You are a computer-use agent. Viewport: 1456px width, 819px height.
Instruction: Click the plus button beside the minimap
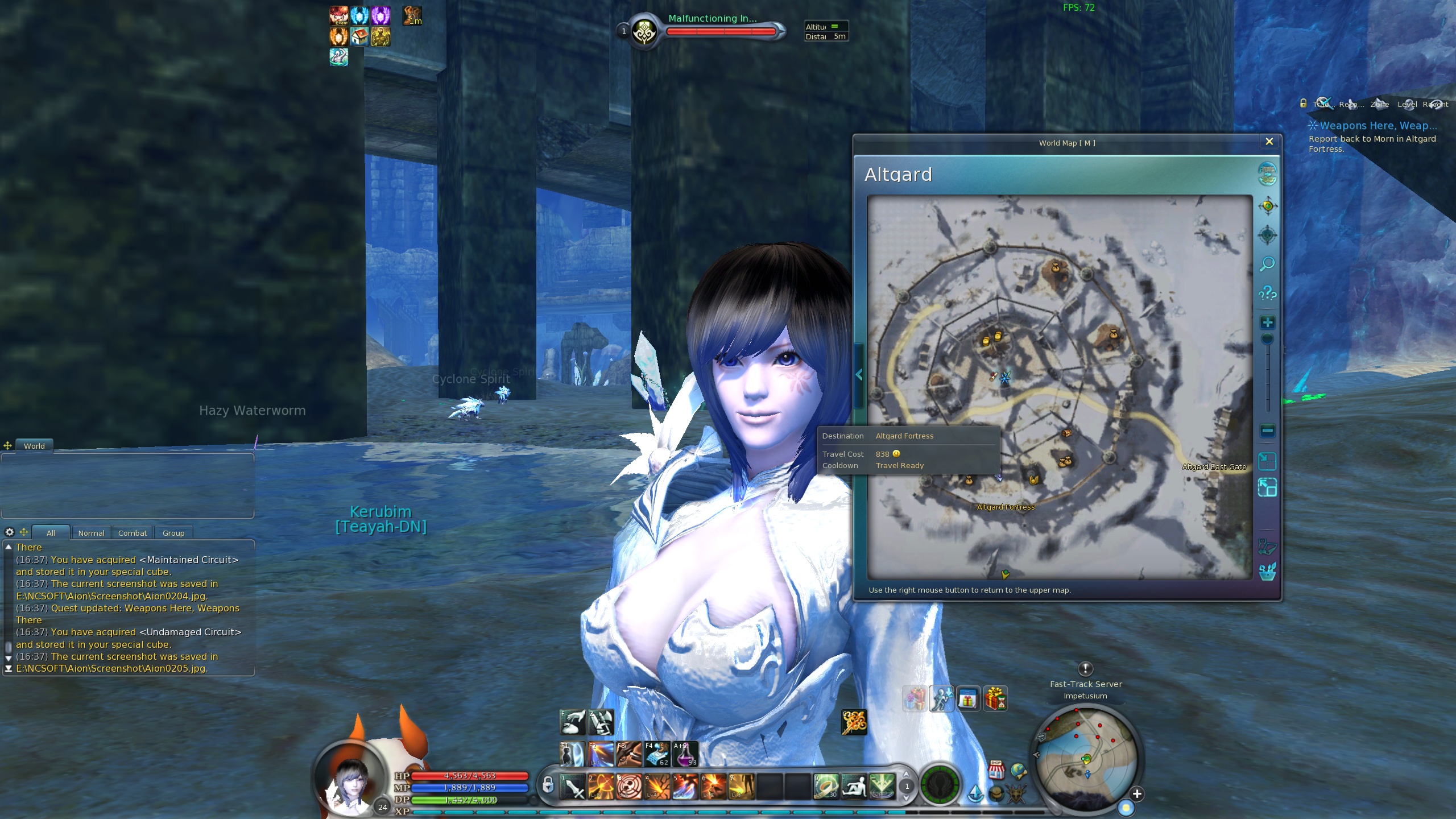(1137, 794)
